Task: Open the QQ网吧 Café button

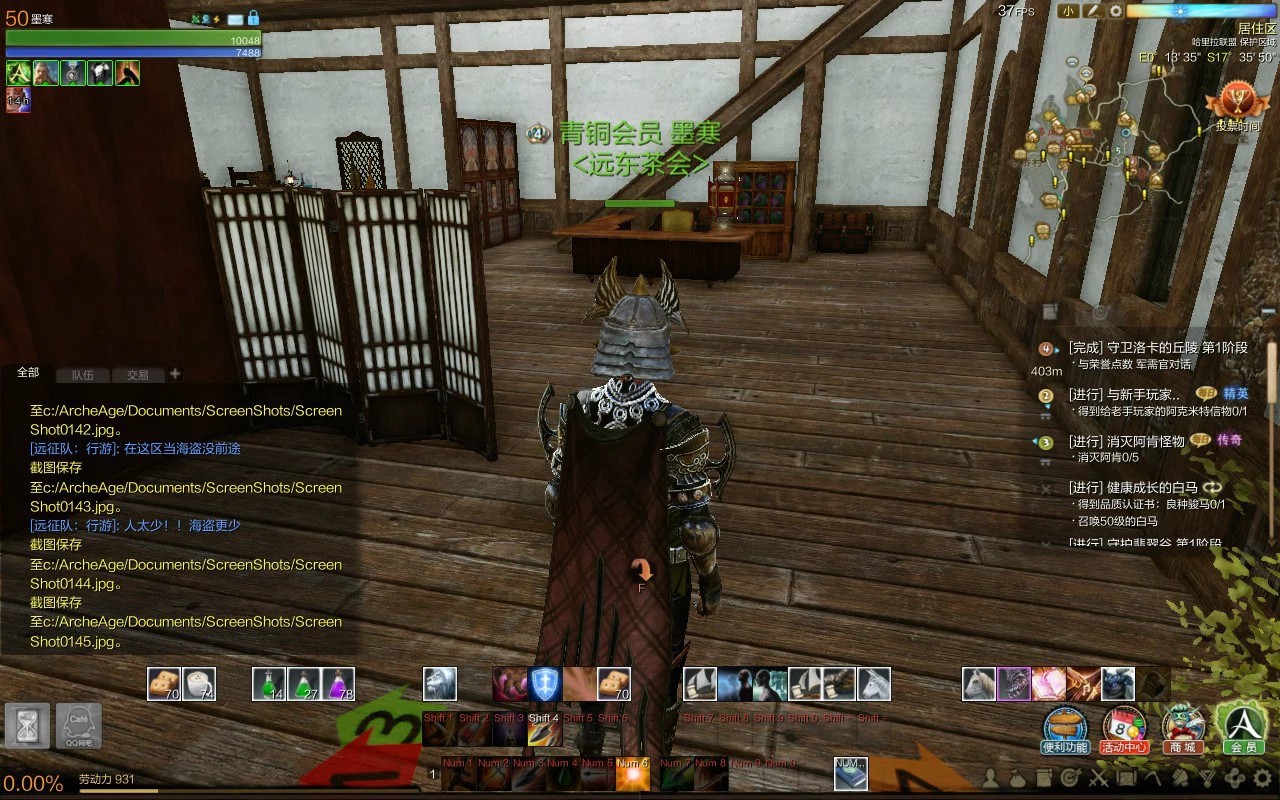Action: pos(79,726)
